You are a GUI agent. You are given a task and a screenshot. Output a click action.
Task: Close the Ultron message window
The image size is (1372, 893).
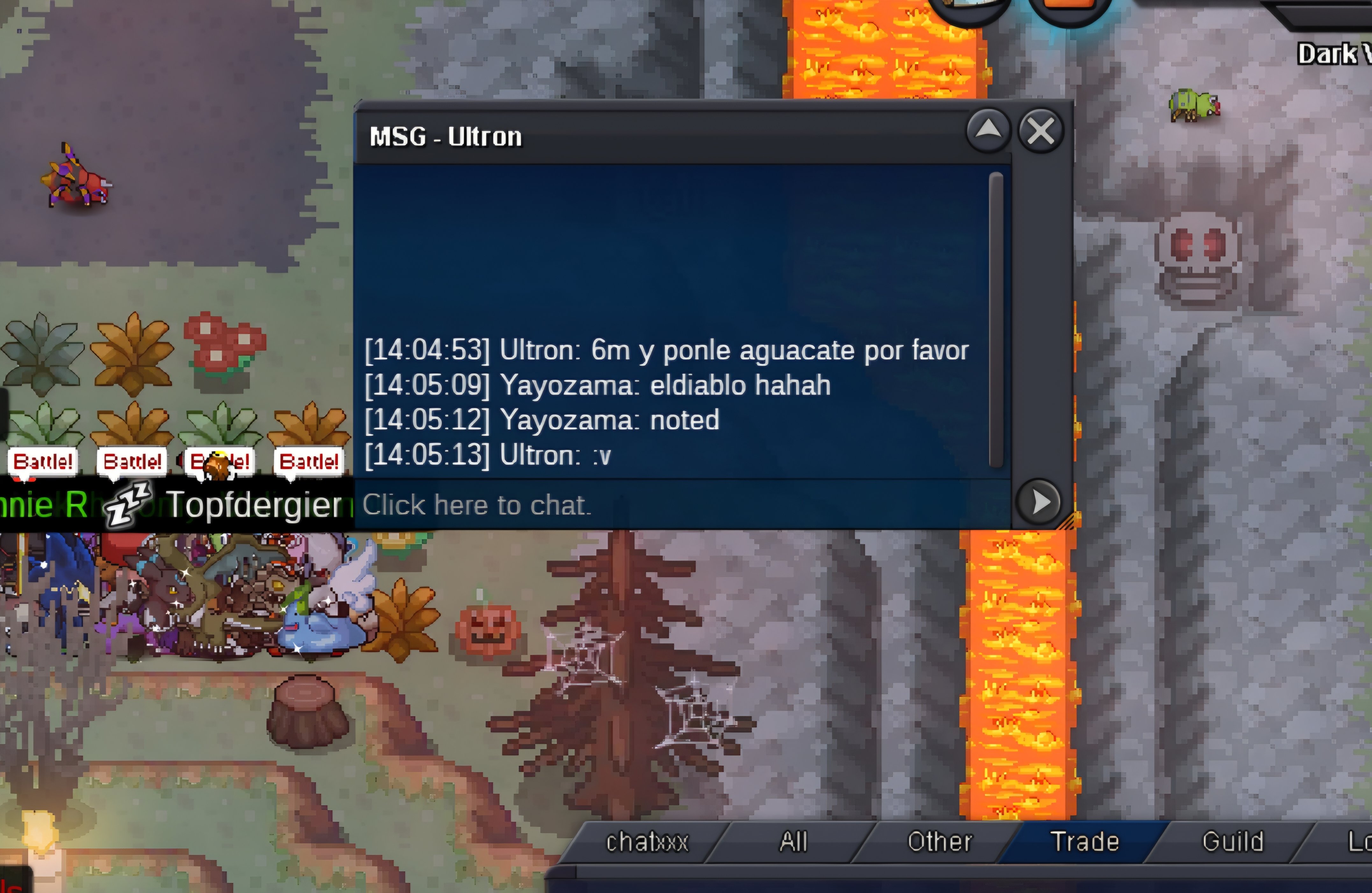pyautogui.click(x=1040, y=132)
